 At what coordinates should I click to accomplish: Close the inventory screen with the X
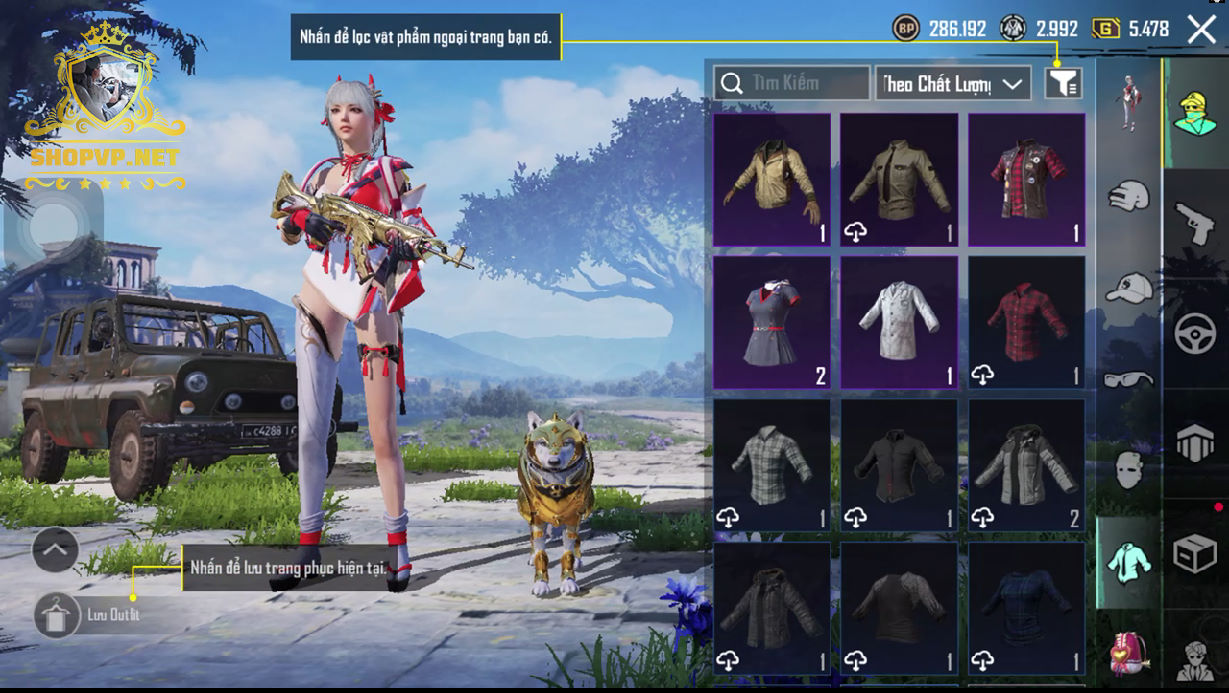tap(1201, 29)
